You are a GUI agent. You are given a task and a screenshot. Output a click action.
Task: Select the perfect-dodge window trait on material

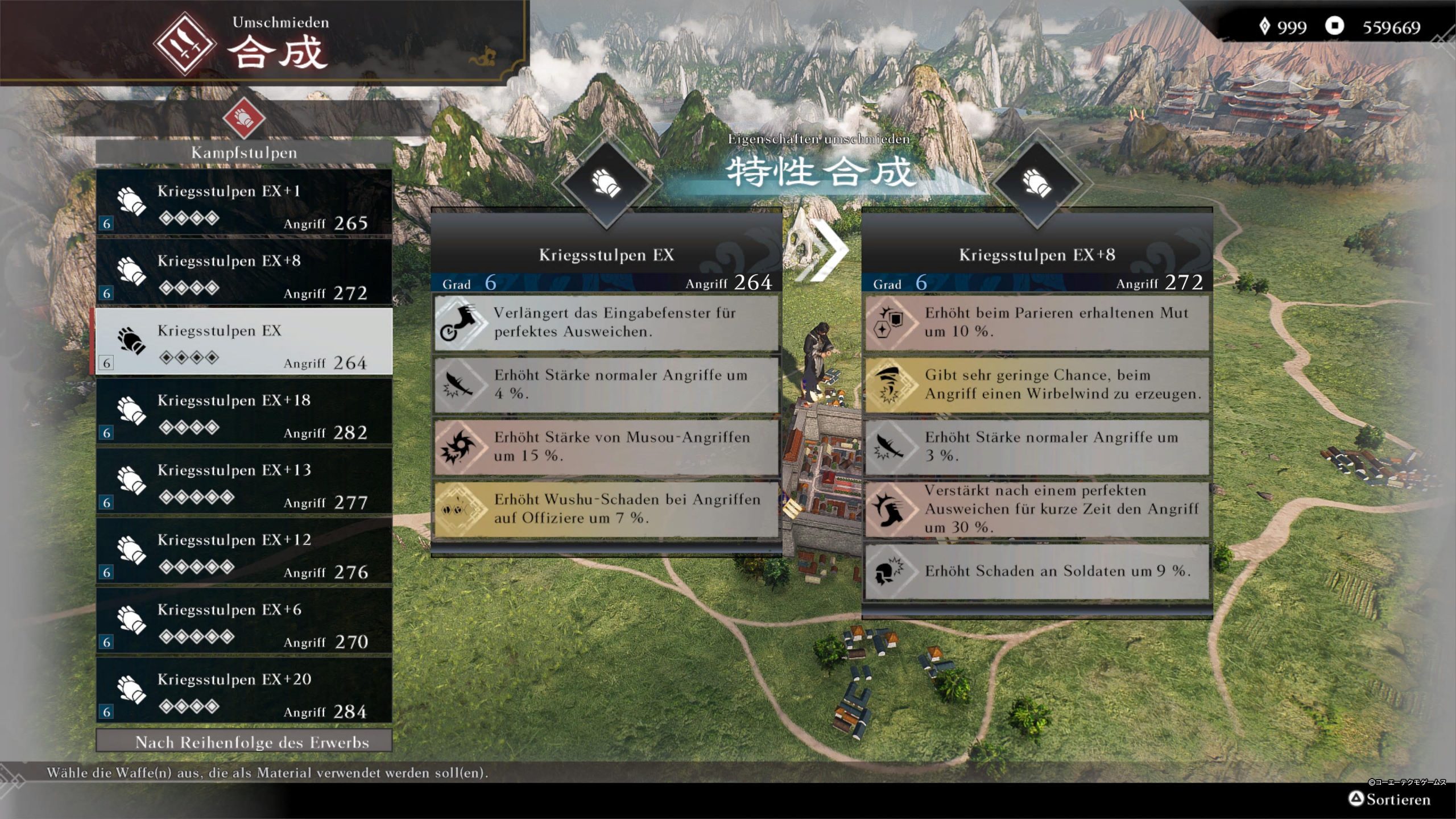coord(606,322)
